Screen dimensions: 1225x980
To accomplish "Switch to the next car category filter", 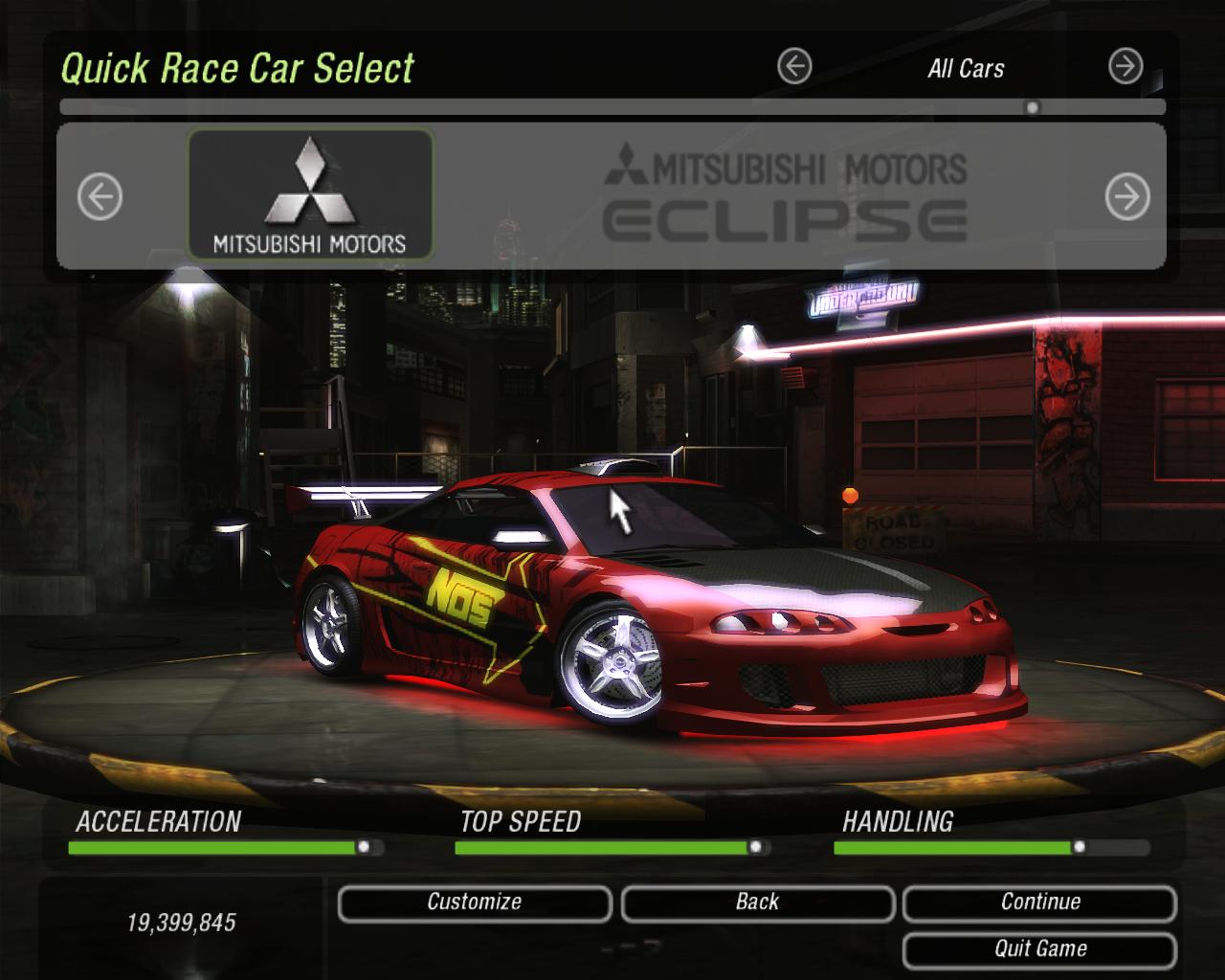I will (1125, 67).
